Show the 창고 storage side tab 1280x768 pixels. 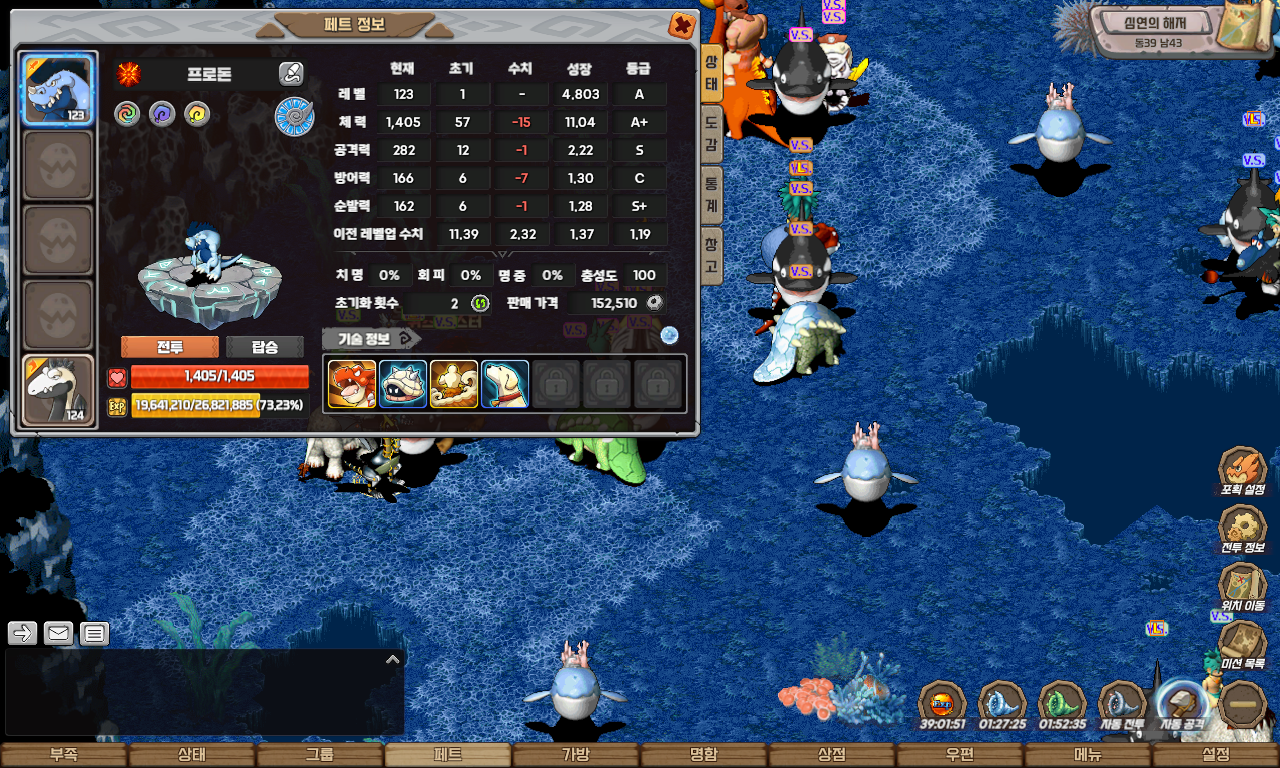coord(711,254)
